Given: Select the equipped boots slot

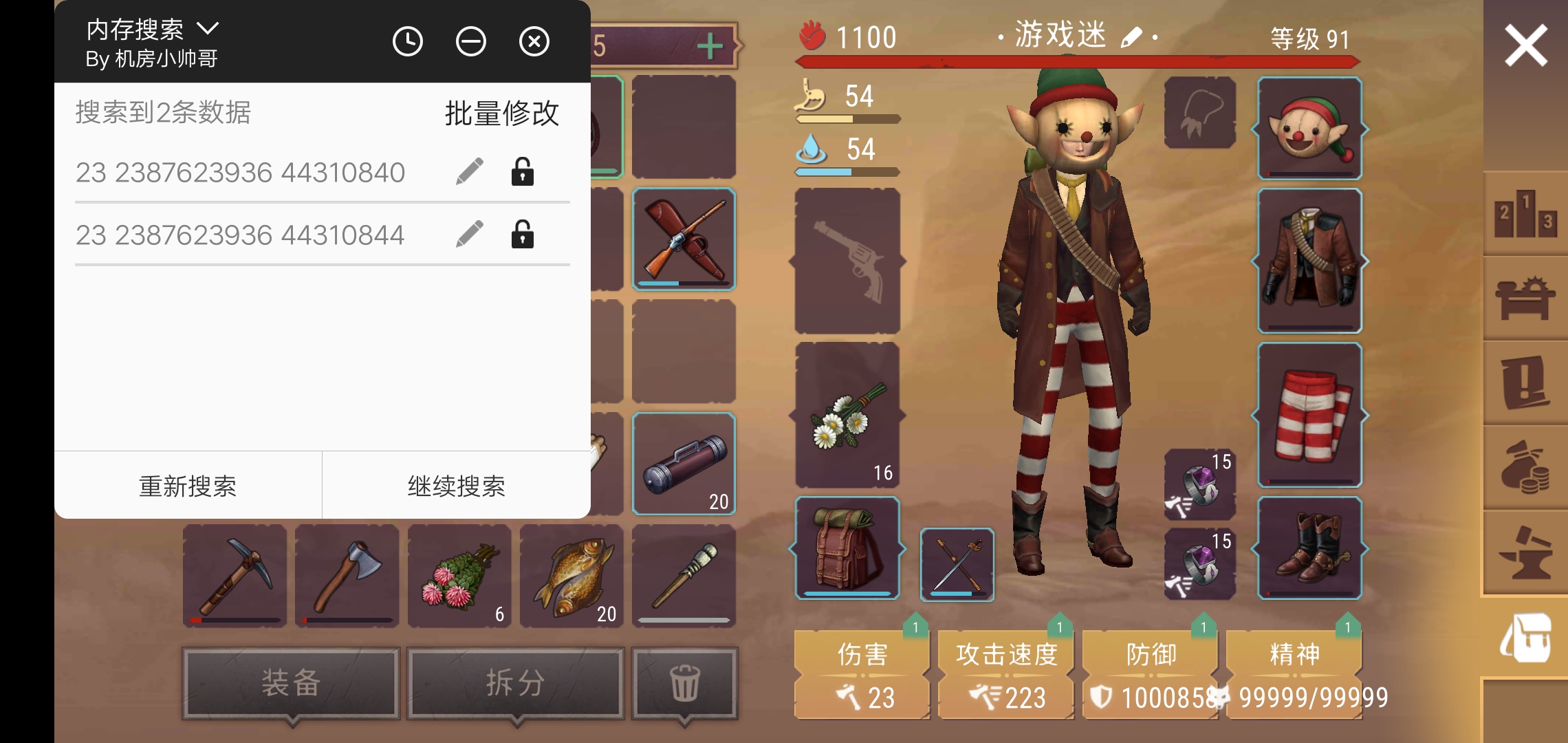Looking at the screenshot, I should (1309, 548).
